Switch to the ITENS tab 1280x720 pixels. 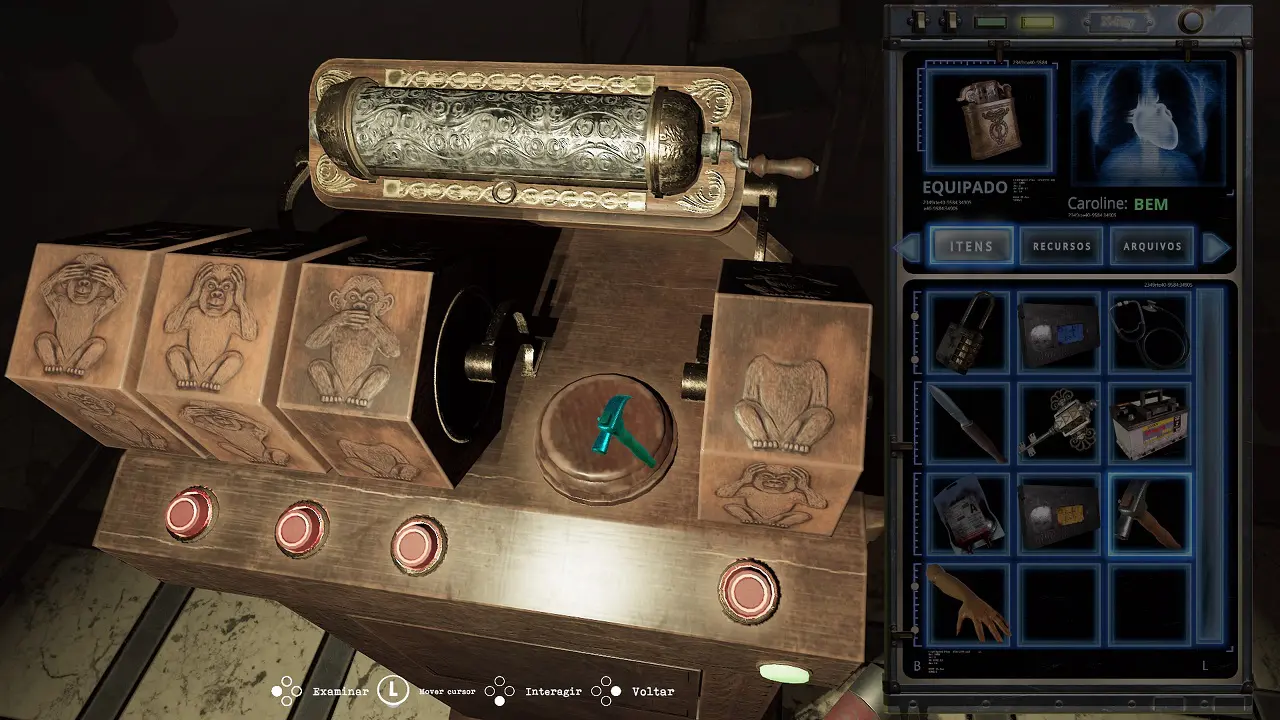(971, 246)
